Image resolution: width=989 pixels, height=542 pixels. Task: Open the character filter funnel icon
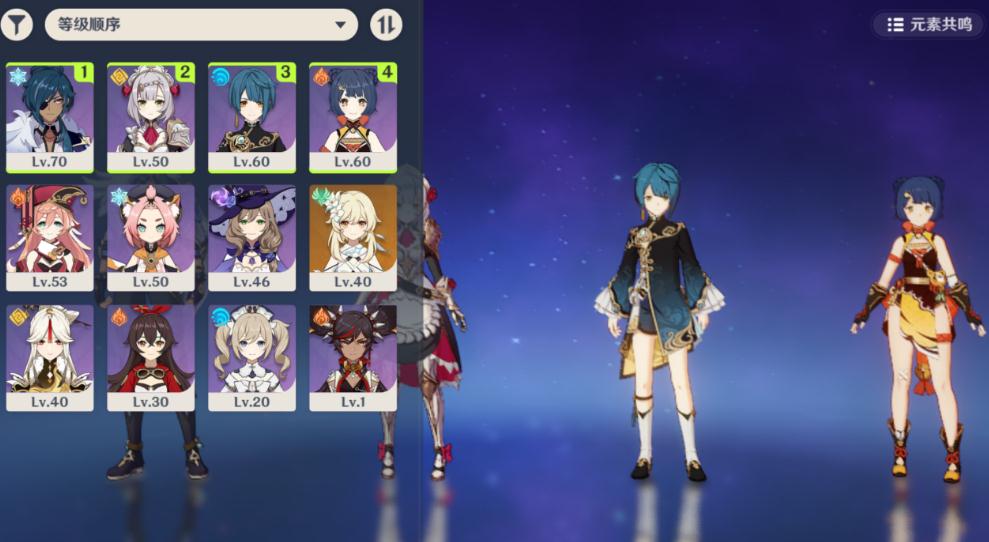[17, 24]
